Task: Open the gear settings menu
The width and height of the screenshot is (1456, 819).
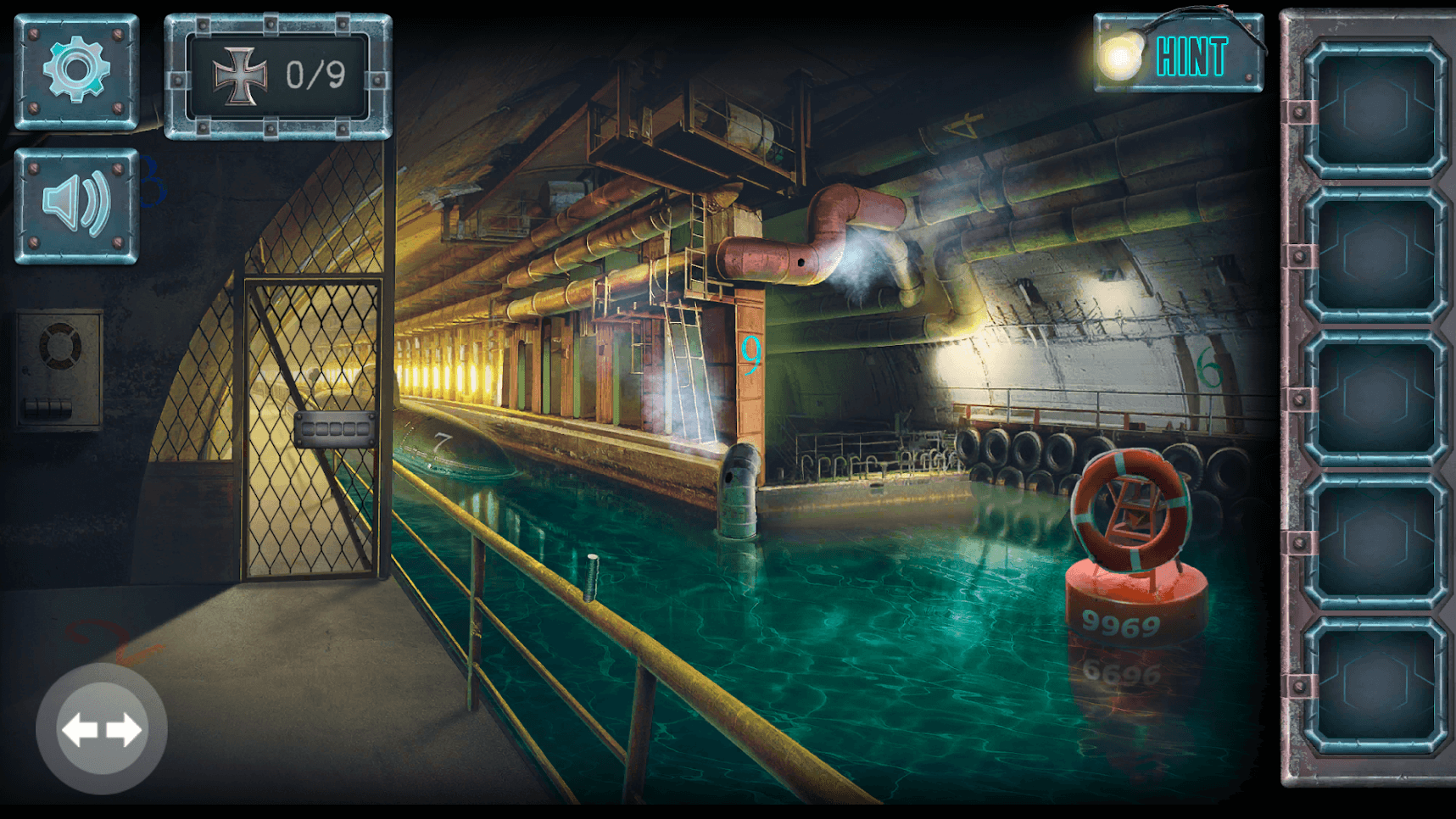Action: [x=76, y=71]
